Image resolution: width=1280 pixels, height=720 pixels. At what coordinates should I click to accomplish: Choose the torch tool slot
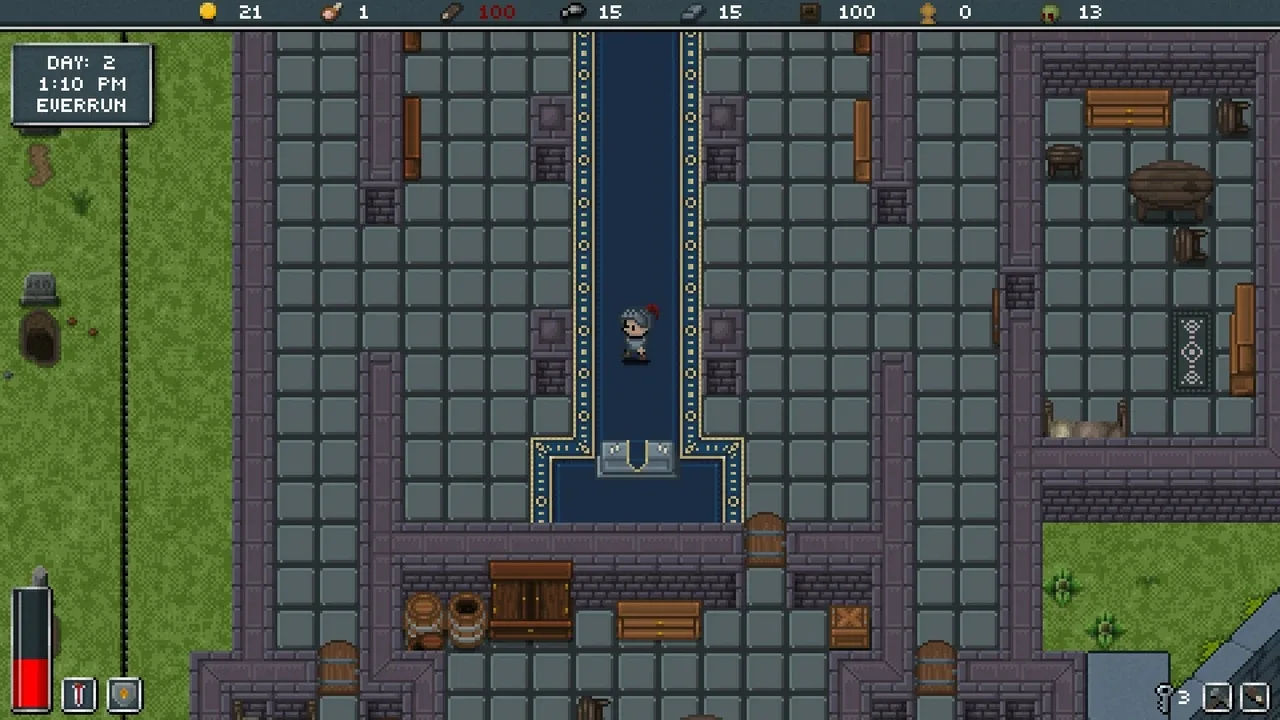pyautogui.click(x=1255, y=696)
